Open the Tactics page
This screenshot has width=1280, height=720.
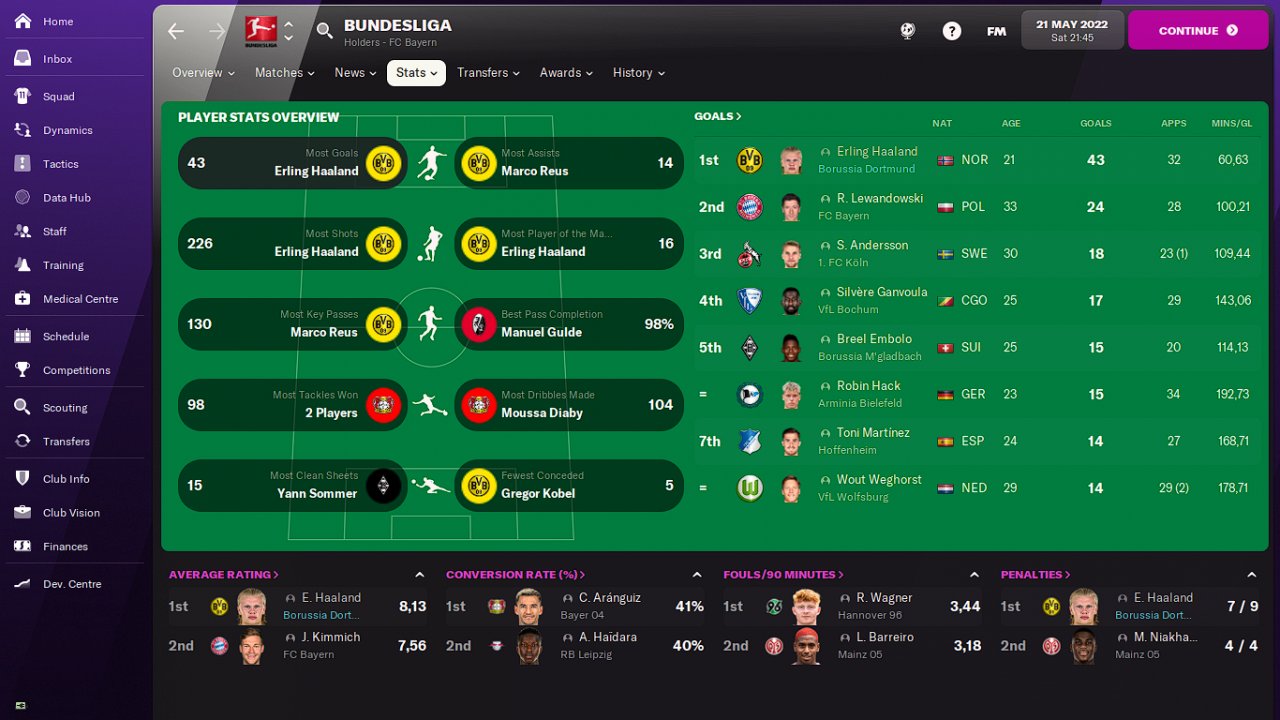pos(60,164)
